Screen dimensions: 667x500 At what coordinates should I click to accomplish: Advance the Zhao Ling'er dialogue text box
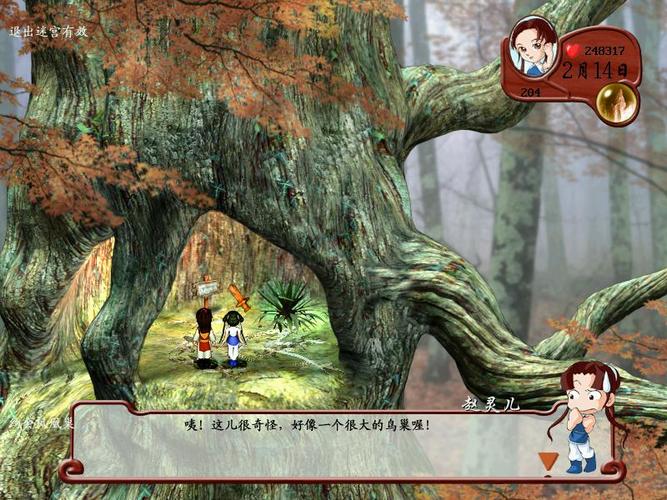pyautogui.click(x=300, y=438)
